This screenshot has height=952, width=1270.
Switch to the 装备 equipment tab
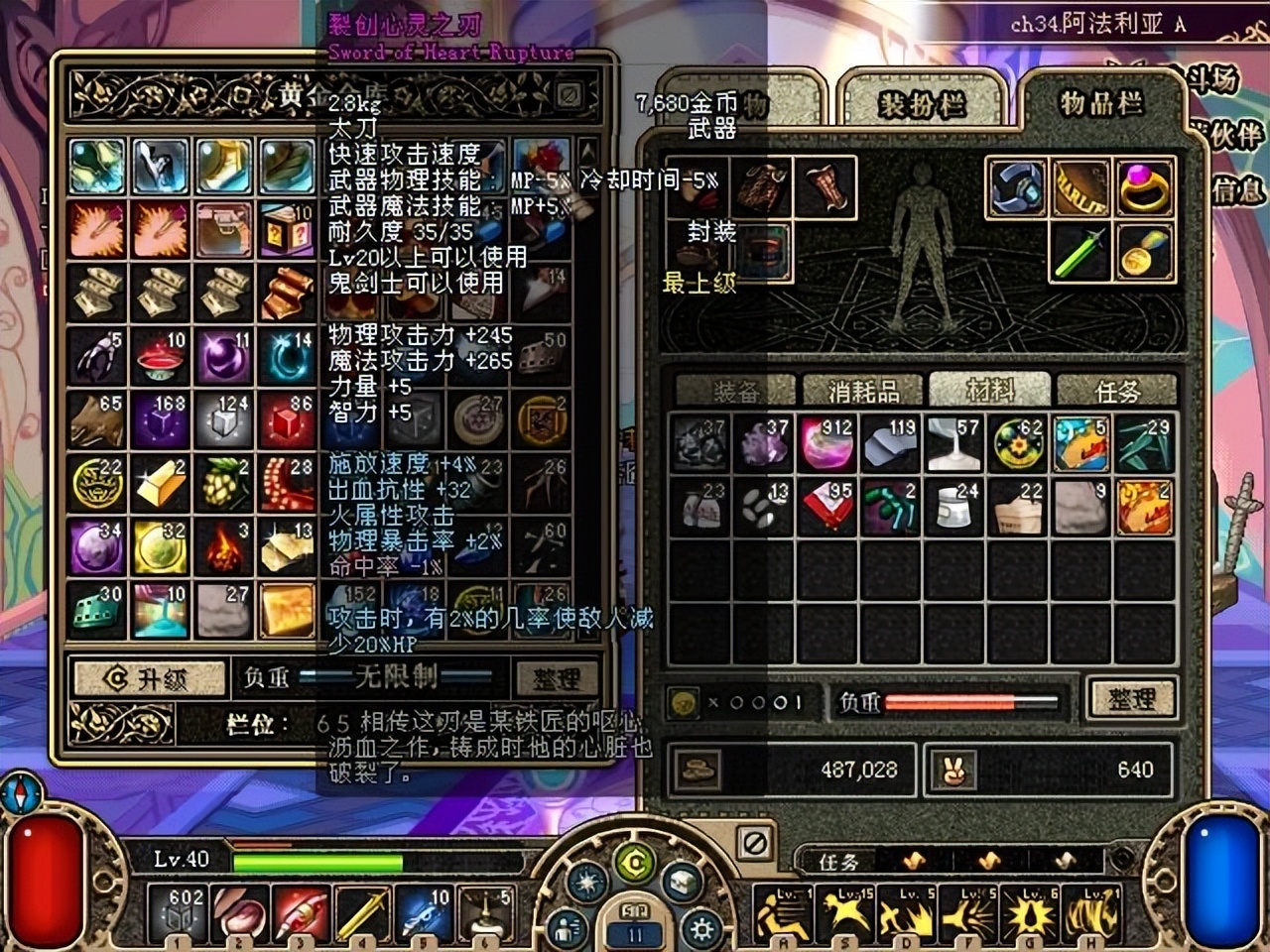click(735, 391)
